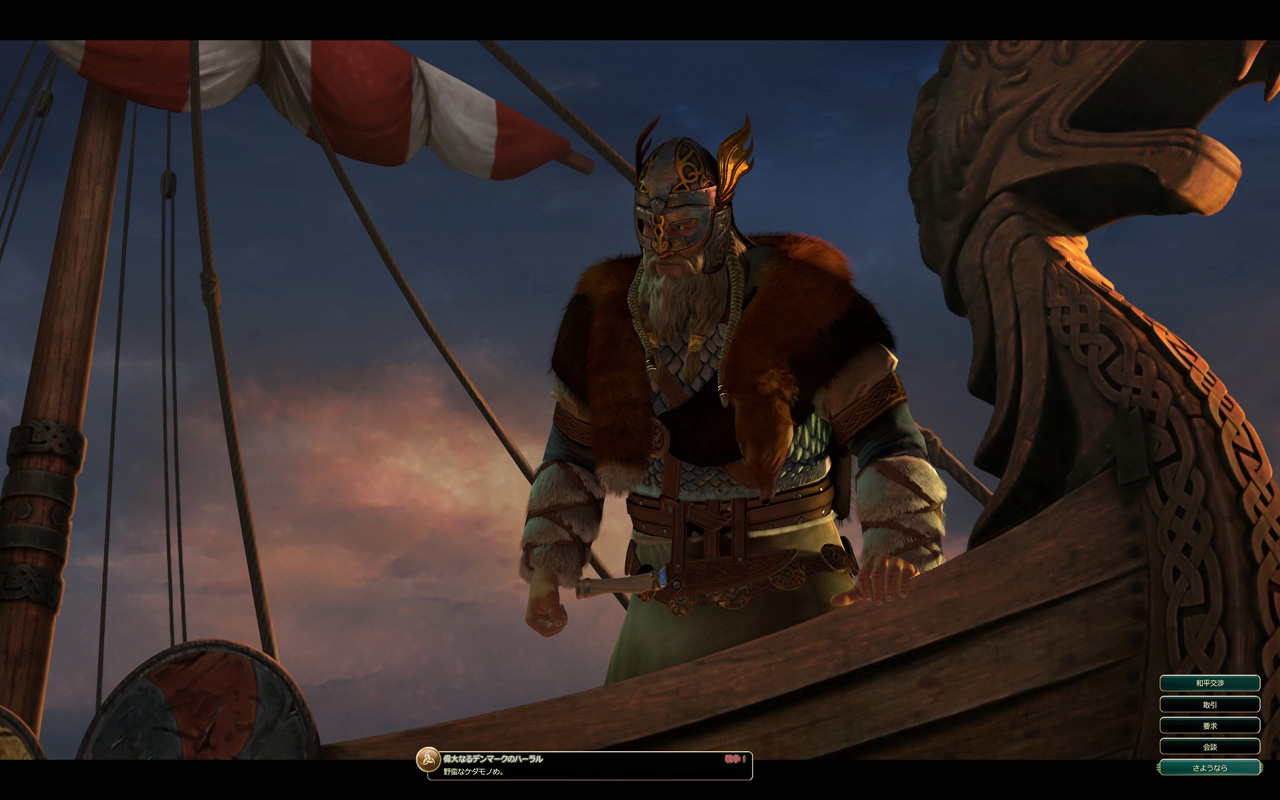Screen dimensions: 1280x800
Task: Click the Denmark civilization emblem icon
Action: 428,760
